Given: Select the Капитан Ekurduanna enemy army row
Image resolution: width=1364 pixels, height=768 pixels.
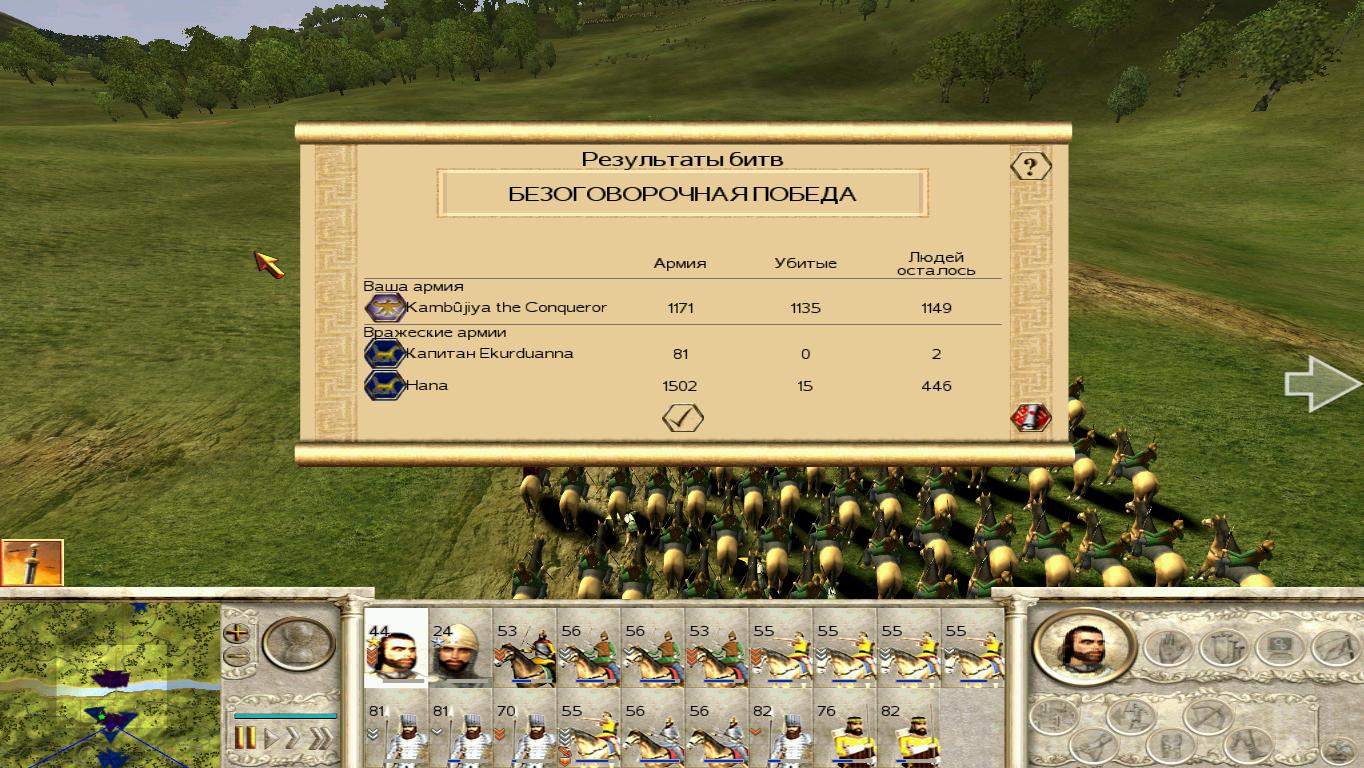Looking at the screenshot, I should coord(488,354).
